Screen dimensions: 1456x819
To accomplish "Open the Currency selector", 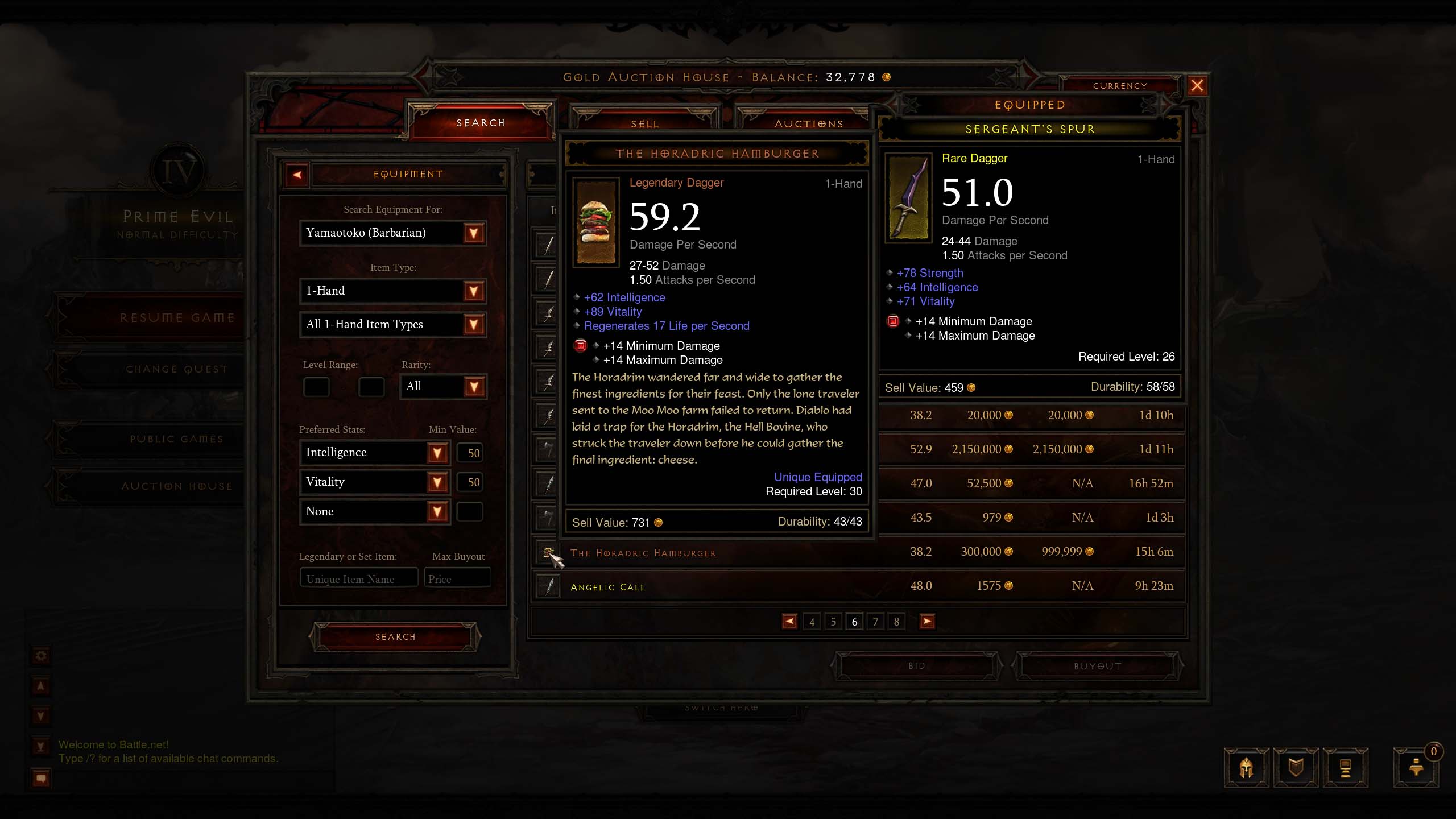I will (1119, 86).
